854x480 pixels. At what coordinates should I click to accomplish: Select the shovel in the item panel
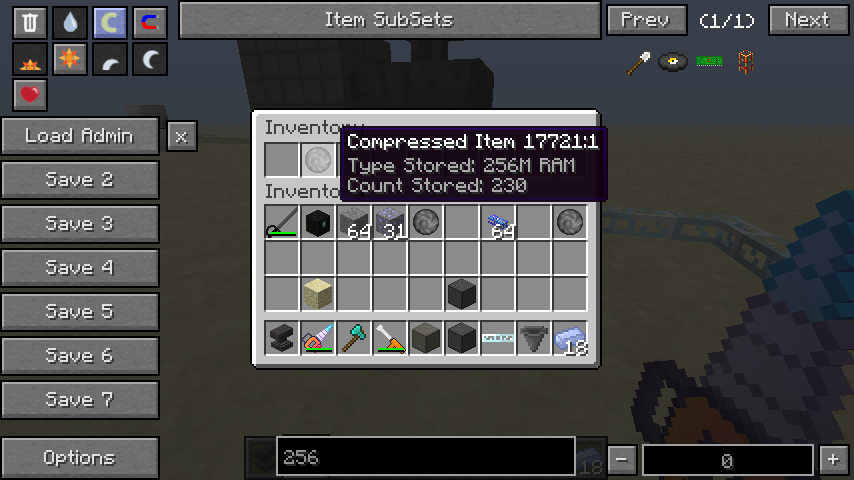(x=638, y=63)
